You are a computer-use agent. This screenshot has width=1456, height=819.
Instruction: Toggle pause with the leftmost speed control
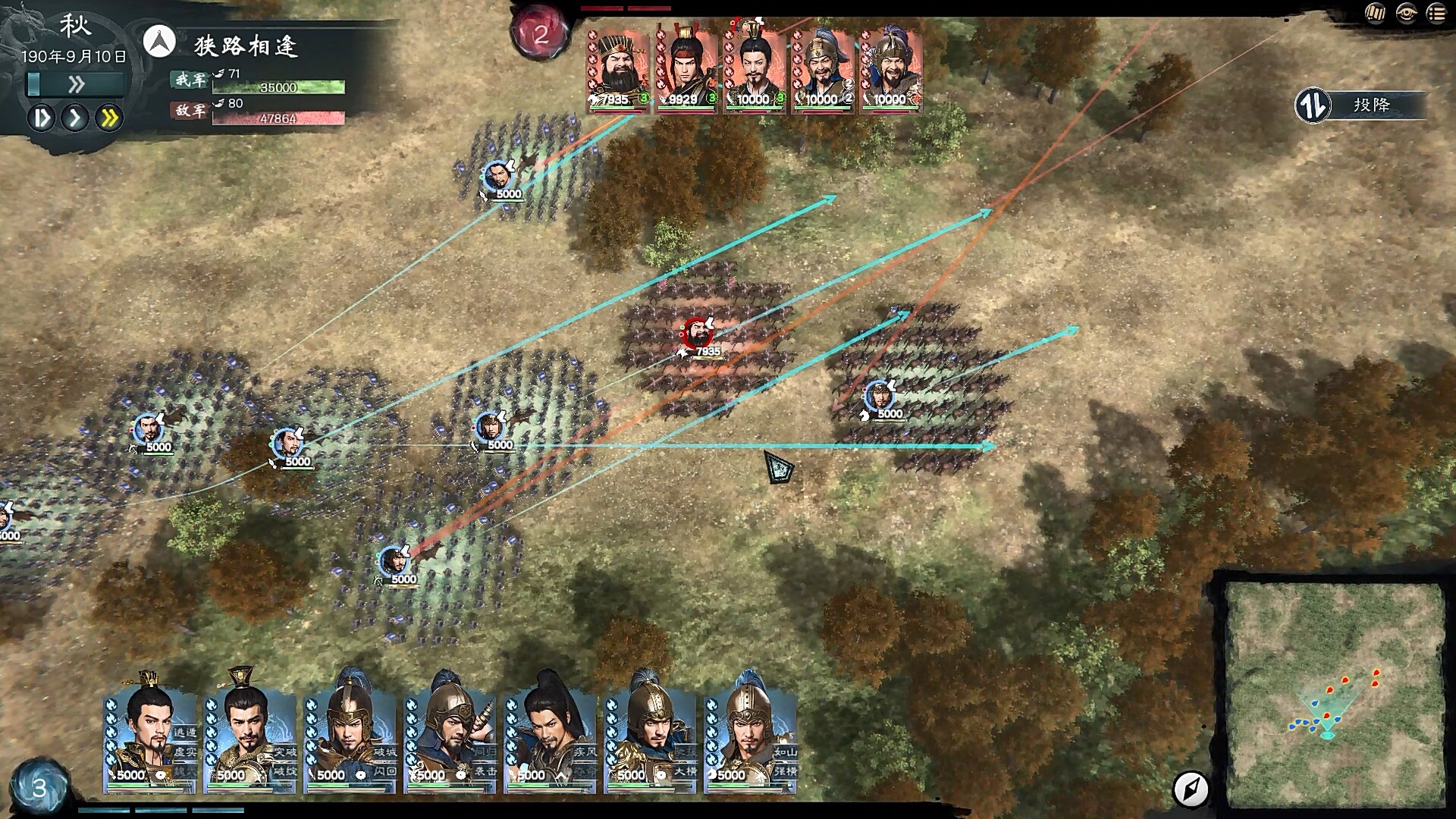43,119
